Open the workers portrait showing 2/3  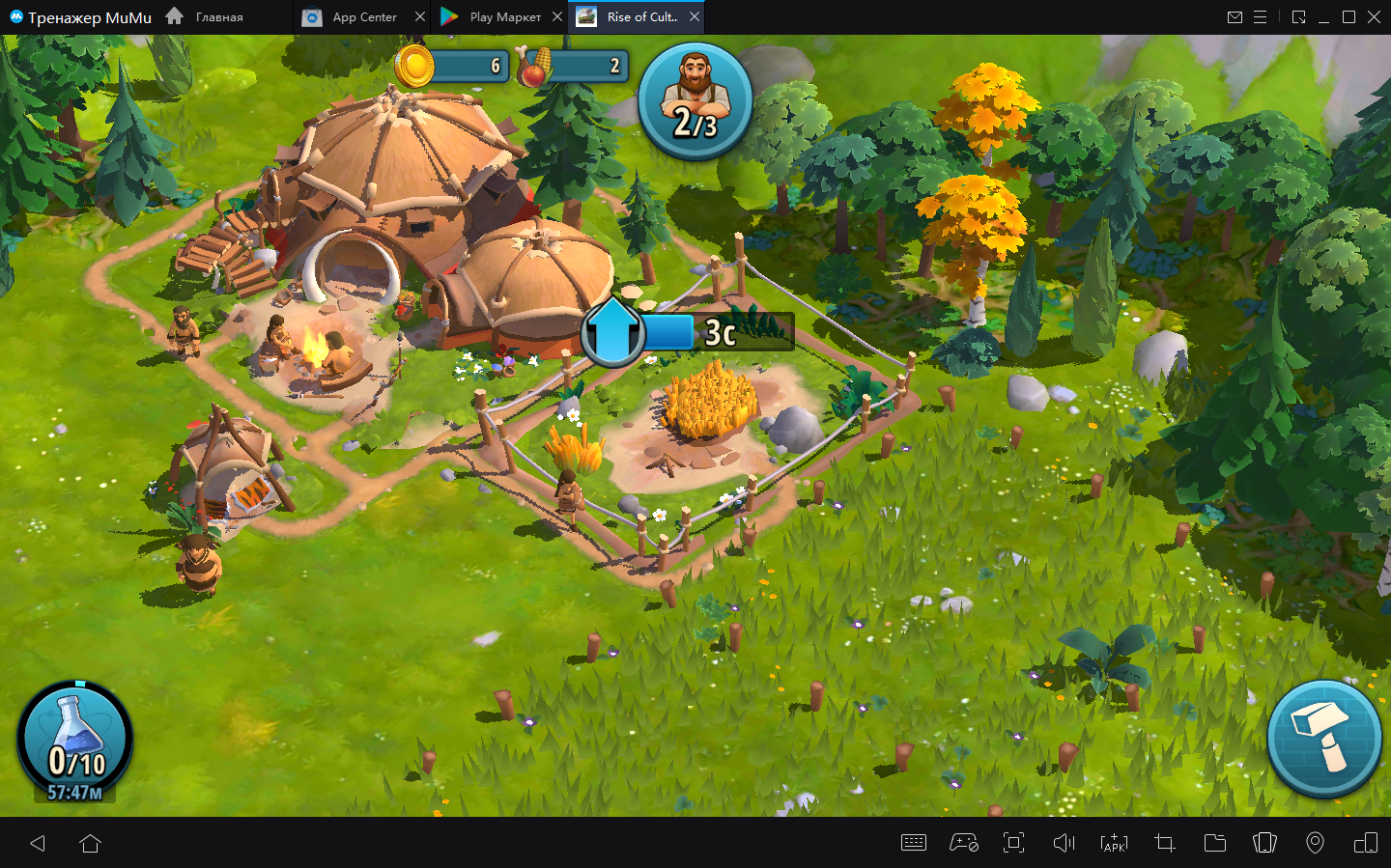click(695, 100)
